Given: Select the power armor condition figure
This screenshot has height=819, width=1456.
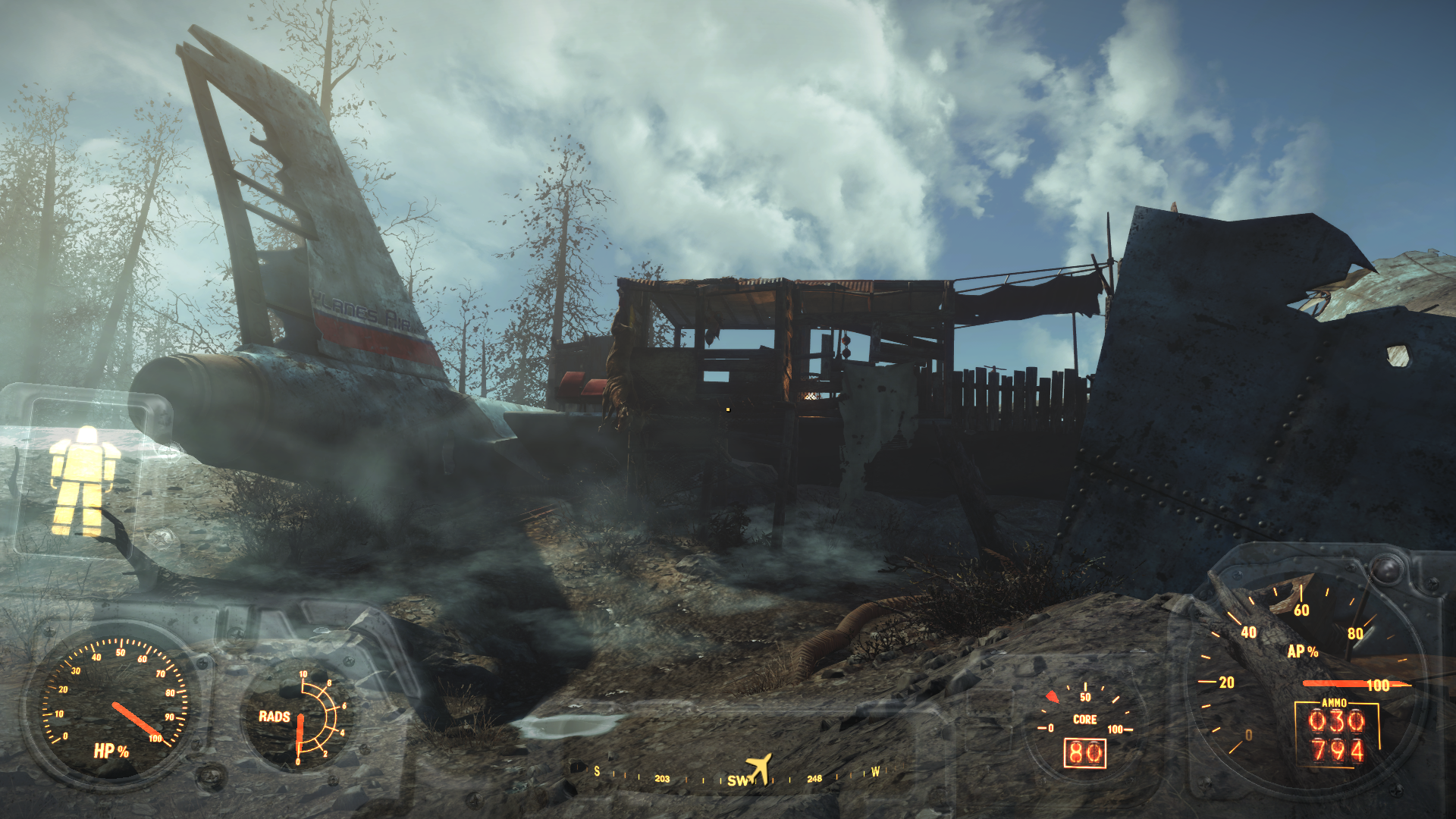Looking at the screenshot, I should [83, 480].
